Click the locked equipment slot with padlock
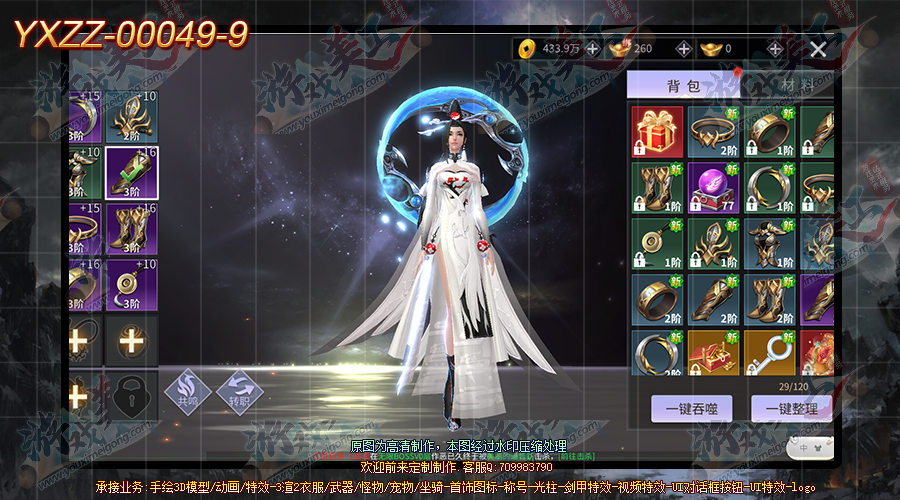Viewport: 900px width, 500px height. click(131, 397)
